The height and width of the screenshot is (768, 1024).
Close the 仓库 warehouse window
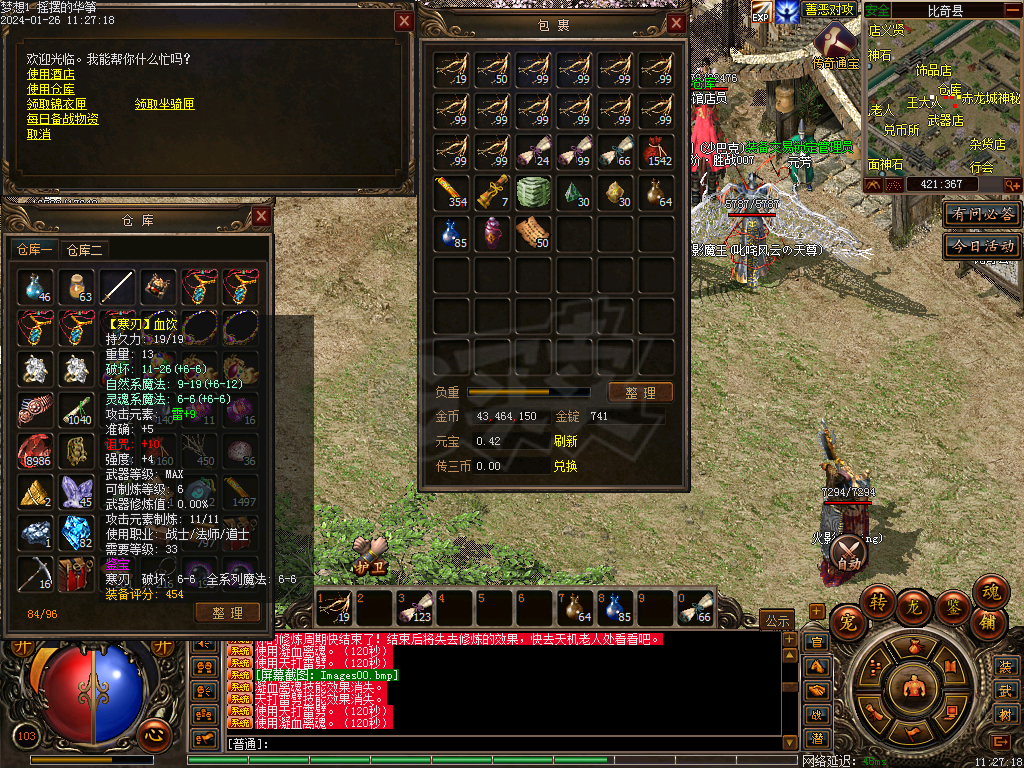pyautogui.click(x=261, y=216)
